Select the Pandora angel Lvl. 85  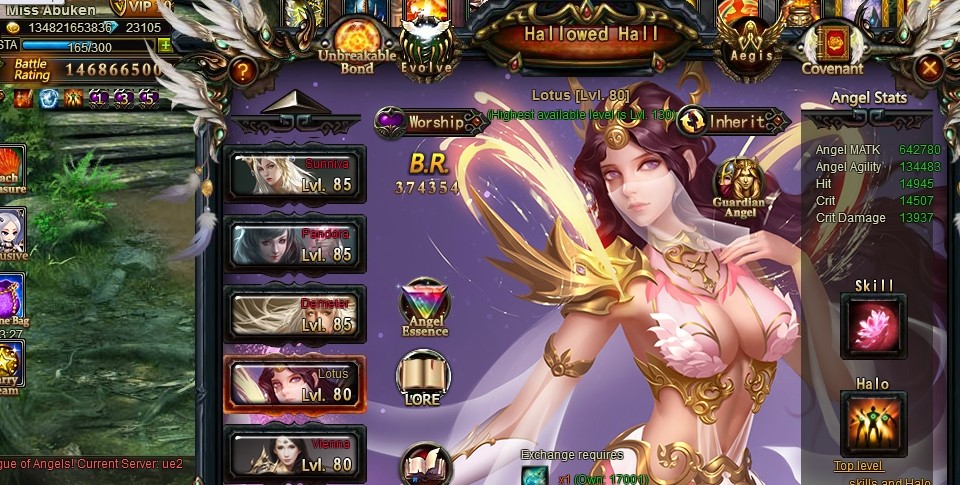click(295, 243)
